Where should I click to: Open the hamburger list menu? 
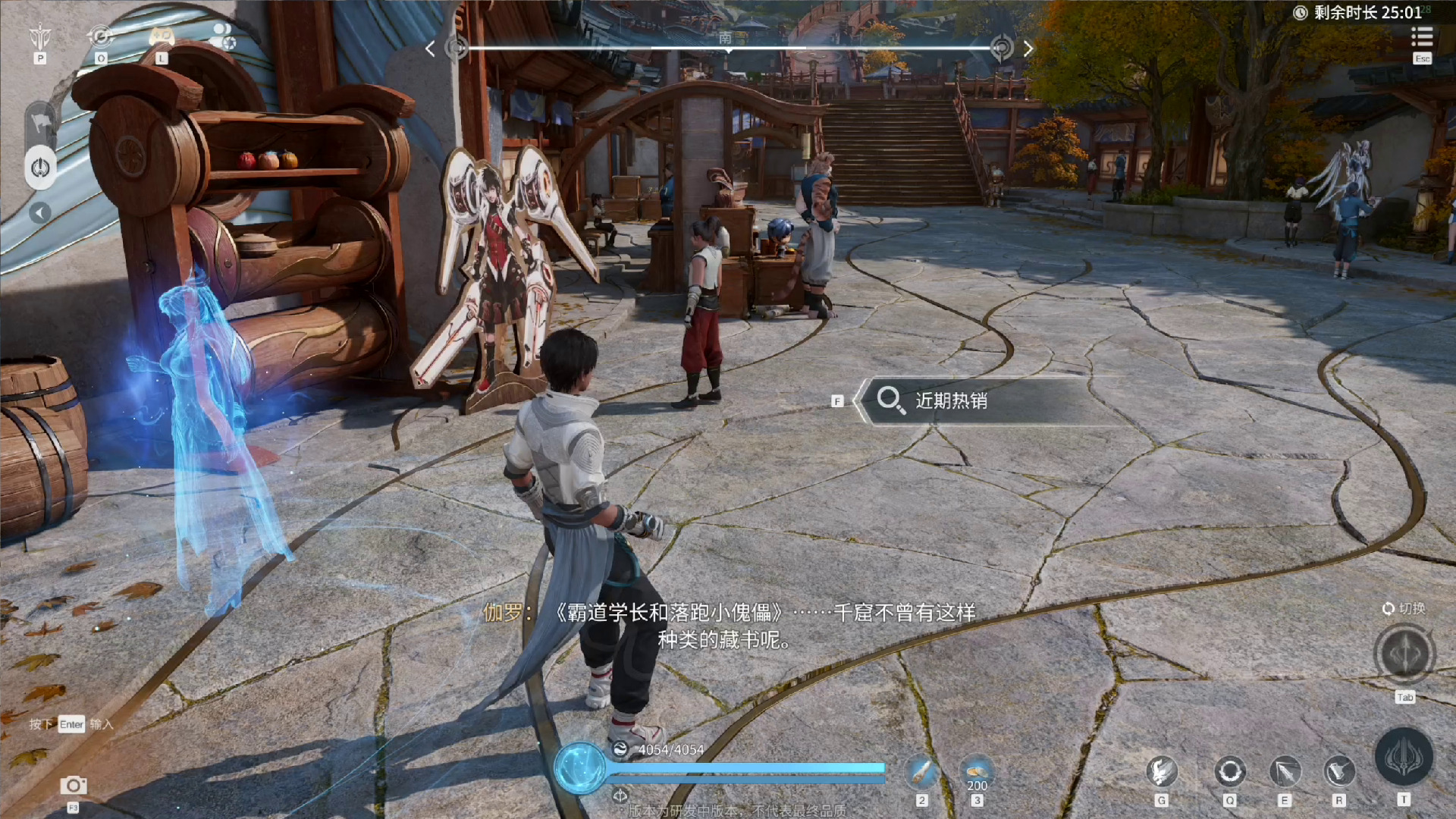(1421, 36)
